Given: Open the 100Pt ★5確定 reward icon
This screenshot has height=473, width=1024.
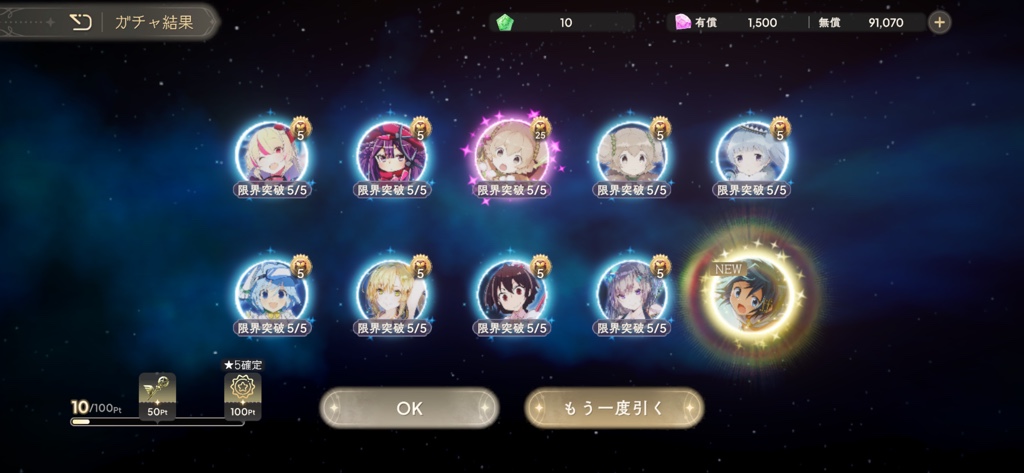Looking at the screenshot, I should click(x=243, y=393).
